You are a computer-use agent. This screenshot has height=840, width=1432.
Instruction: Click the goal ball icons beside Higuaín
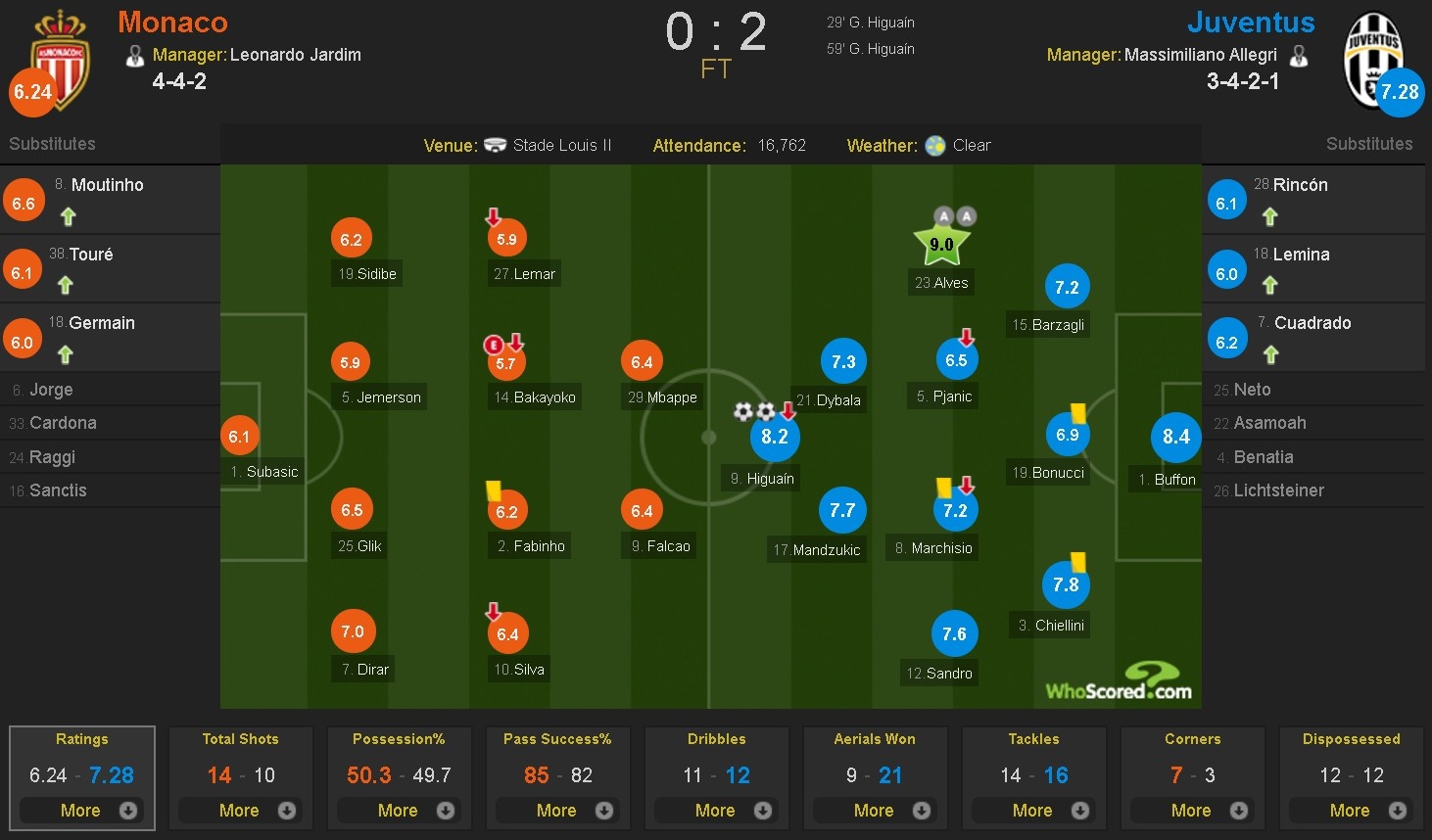[751, 413]
